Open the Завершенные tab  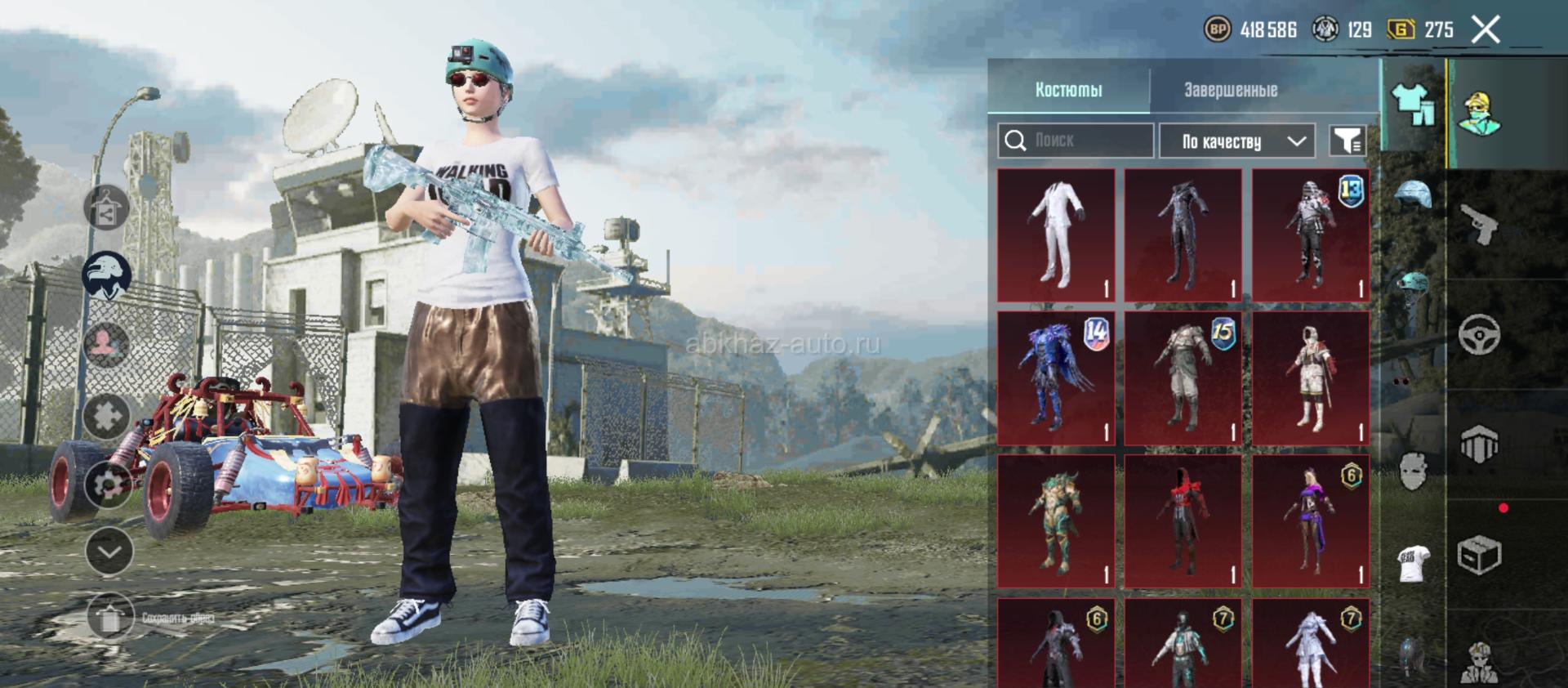click(1231, 90)
